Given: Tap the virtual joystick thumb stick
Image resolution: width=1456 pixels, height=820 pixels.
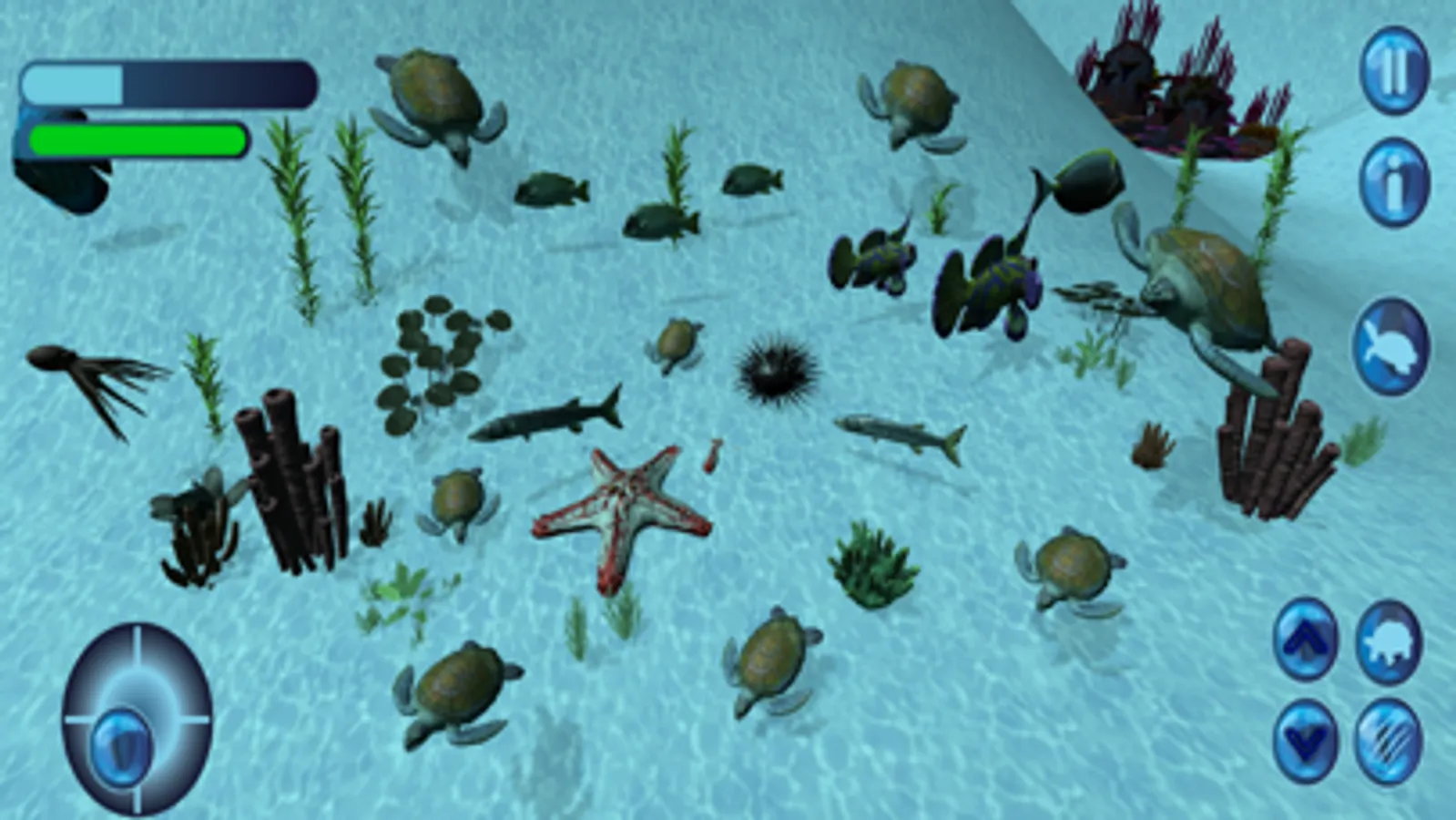Looking at the screenshot, I should coord(123,745).
